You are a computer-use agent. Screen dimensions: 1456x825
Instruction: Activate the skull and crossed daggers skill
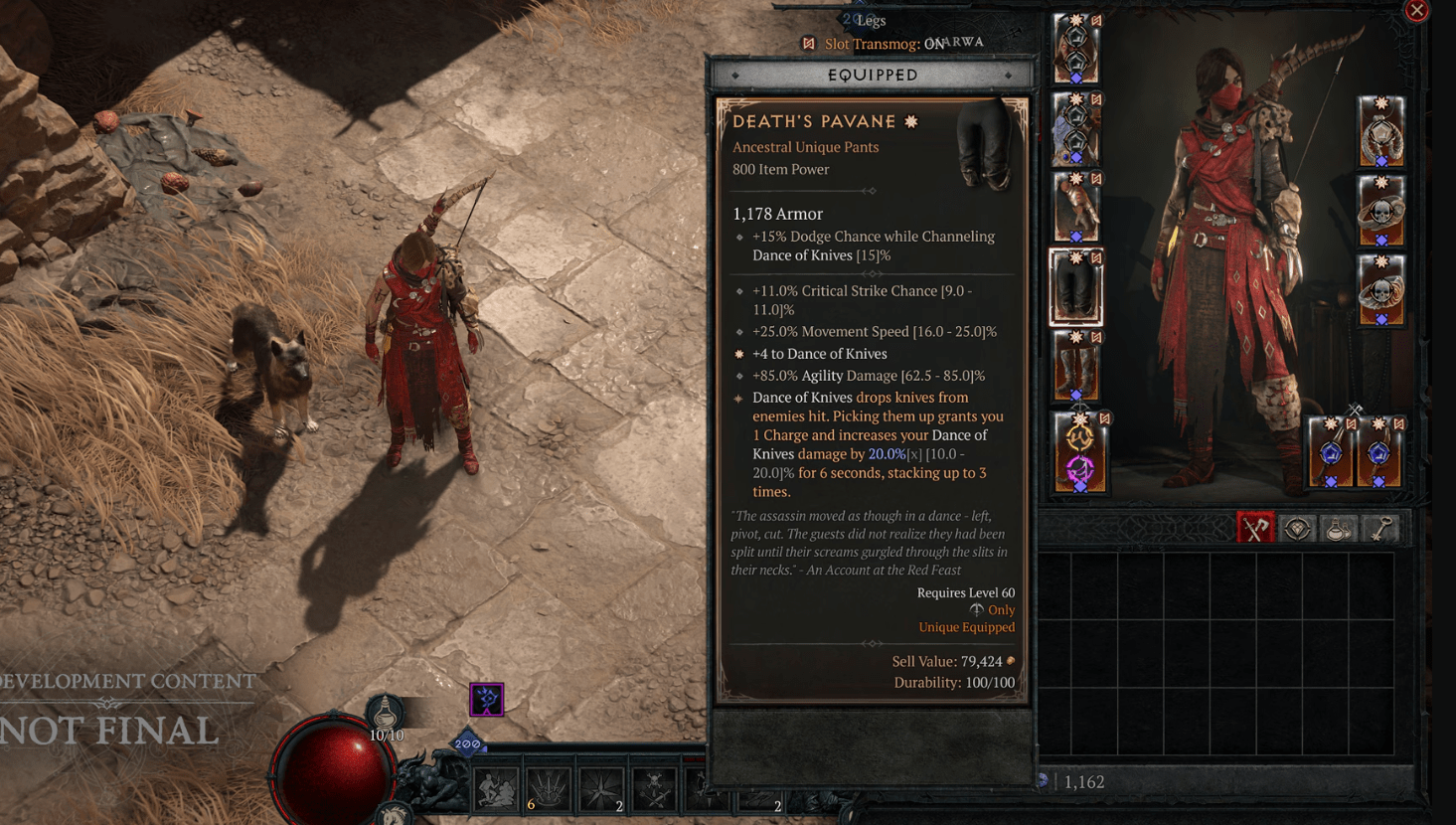pos(654,789)
